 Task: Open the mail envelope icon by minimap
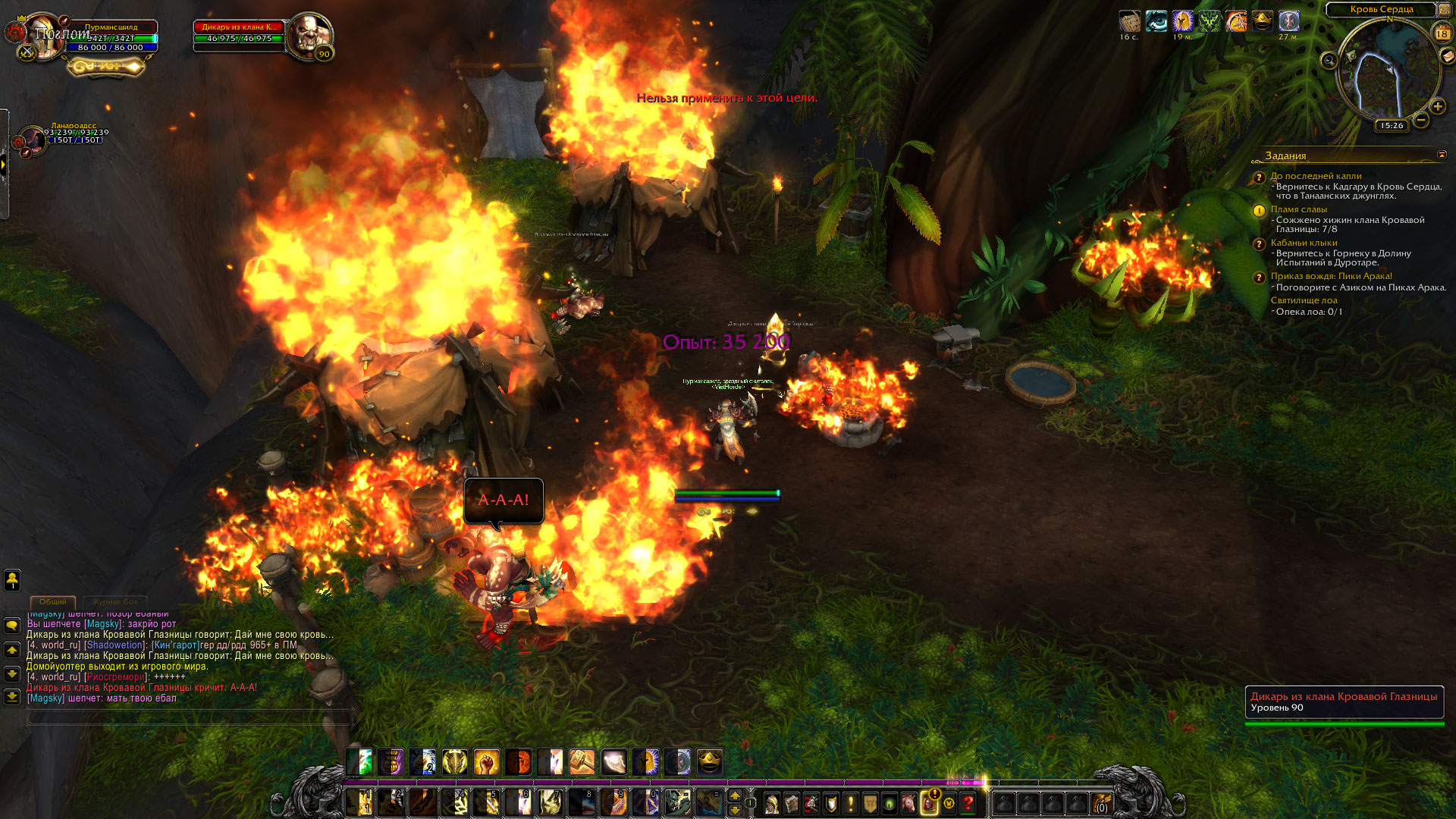[x=1447, y=56]
